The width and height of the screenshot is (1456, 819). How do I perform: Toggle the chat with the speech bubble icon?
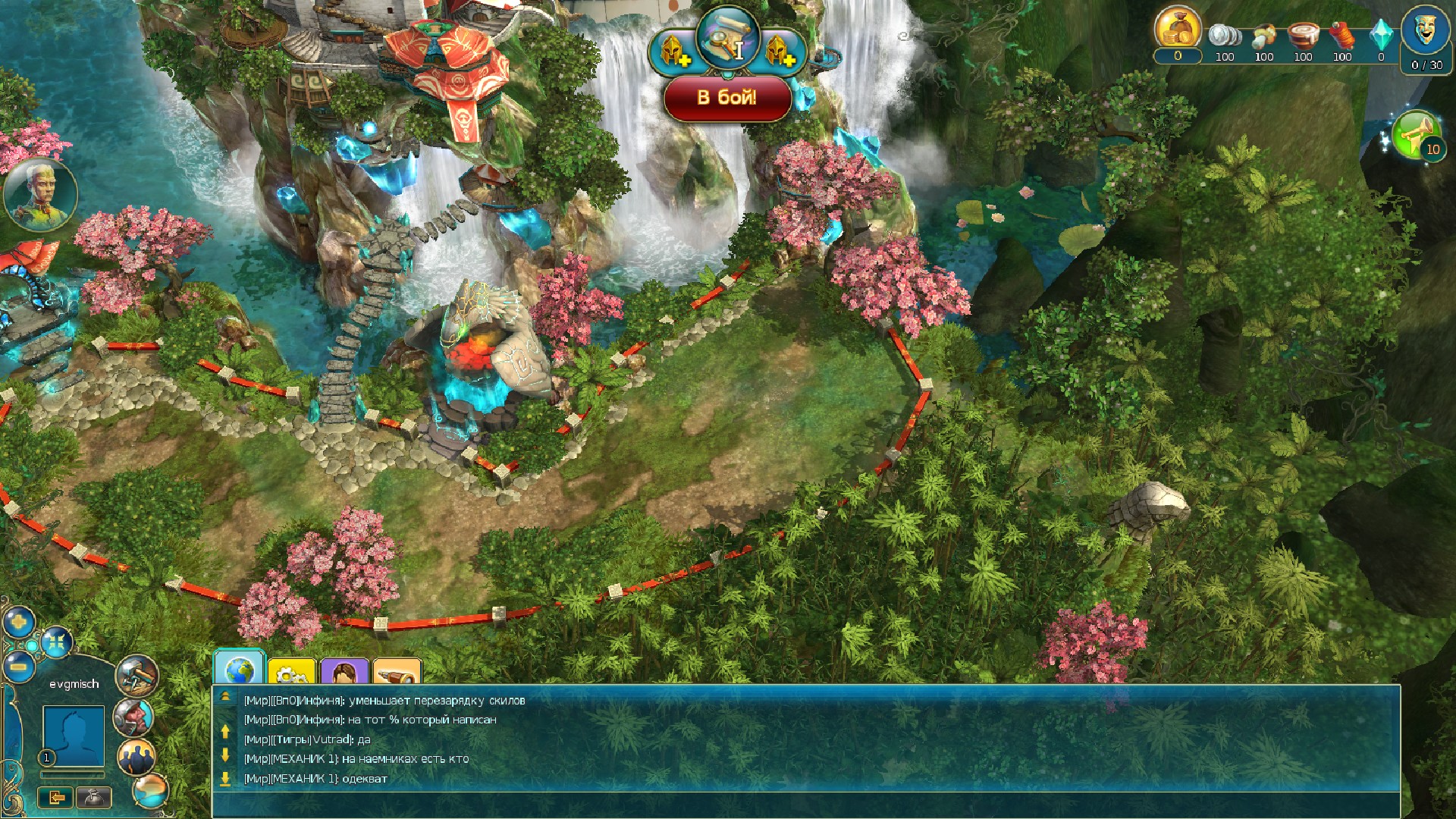[150, 790]
